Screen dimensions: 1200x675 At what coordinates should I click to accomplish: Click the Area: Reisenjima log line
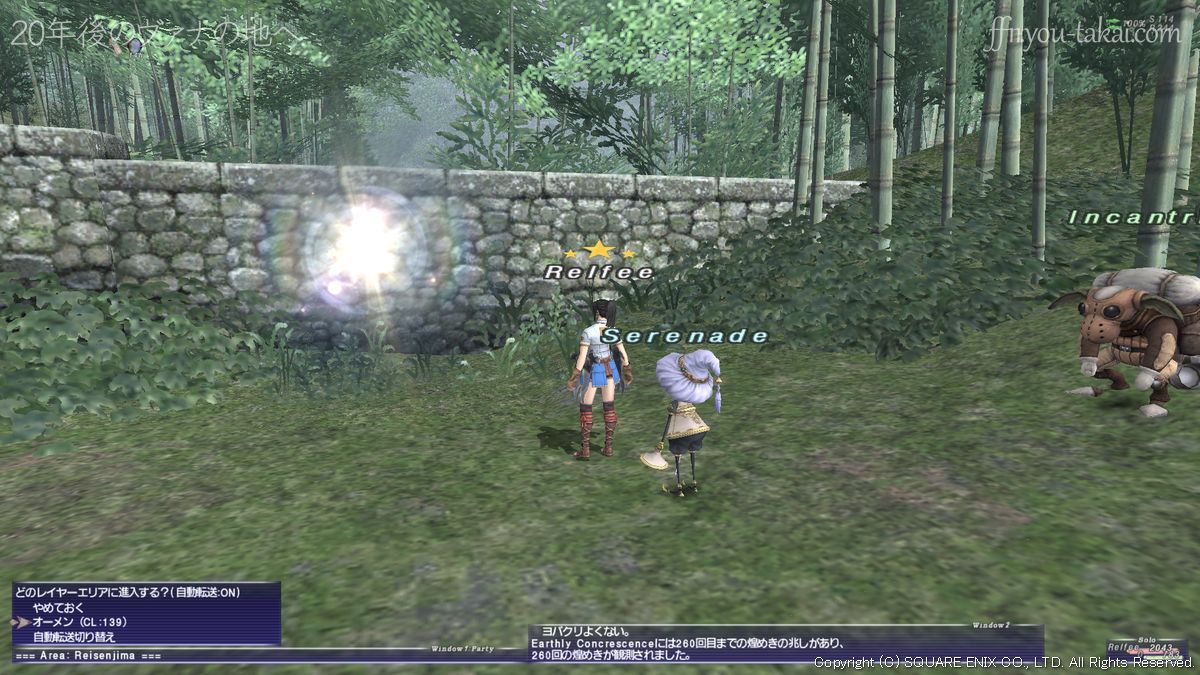click(x=88, y=655)
